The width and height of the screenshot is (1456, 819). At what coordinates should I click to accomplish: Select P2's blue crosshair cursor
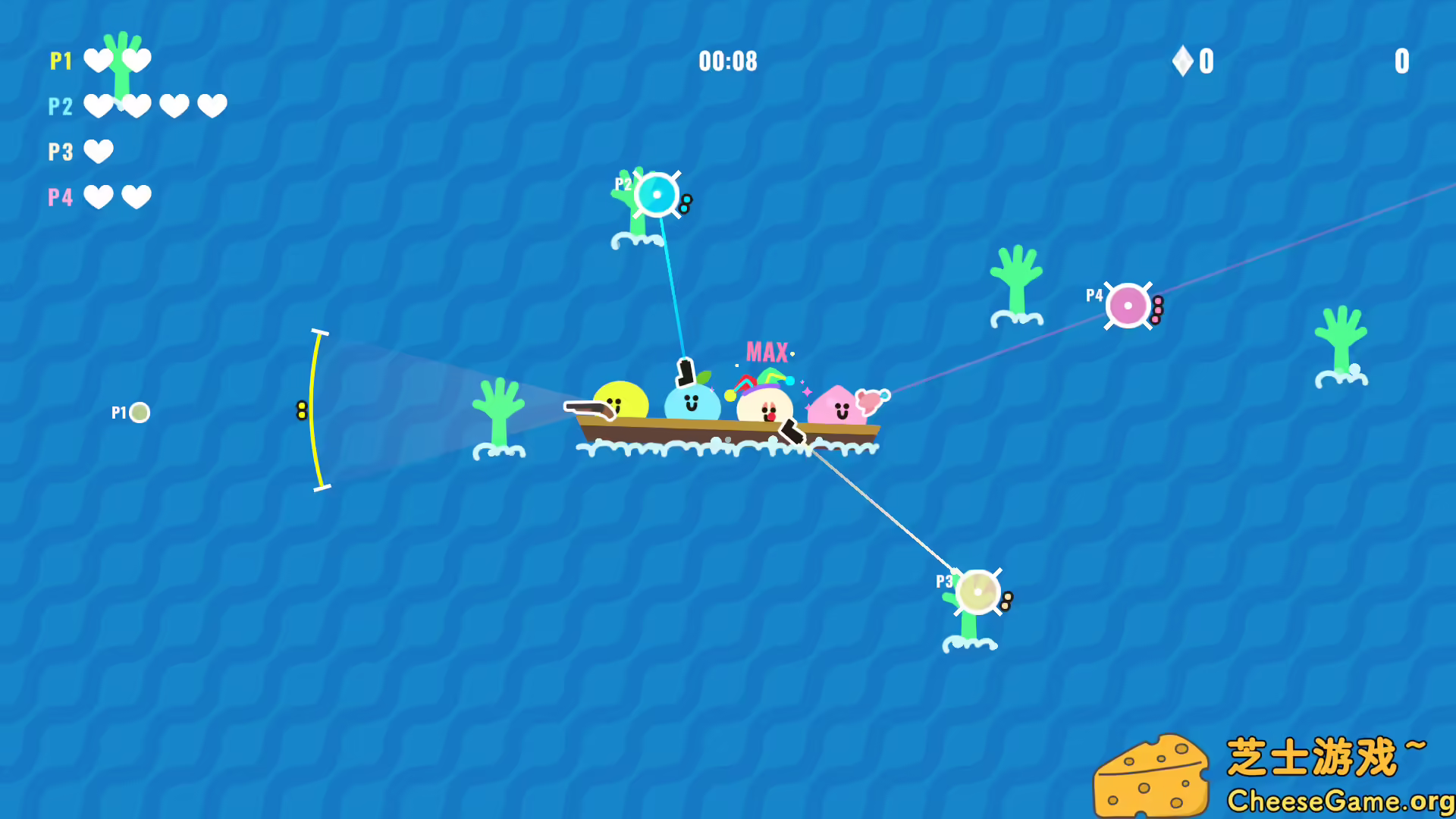click(655, 196)
